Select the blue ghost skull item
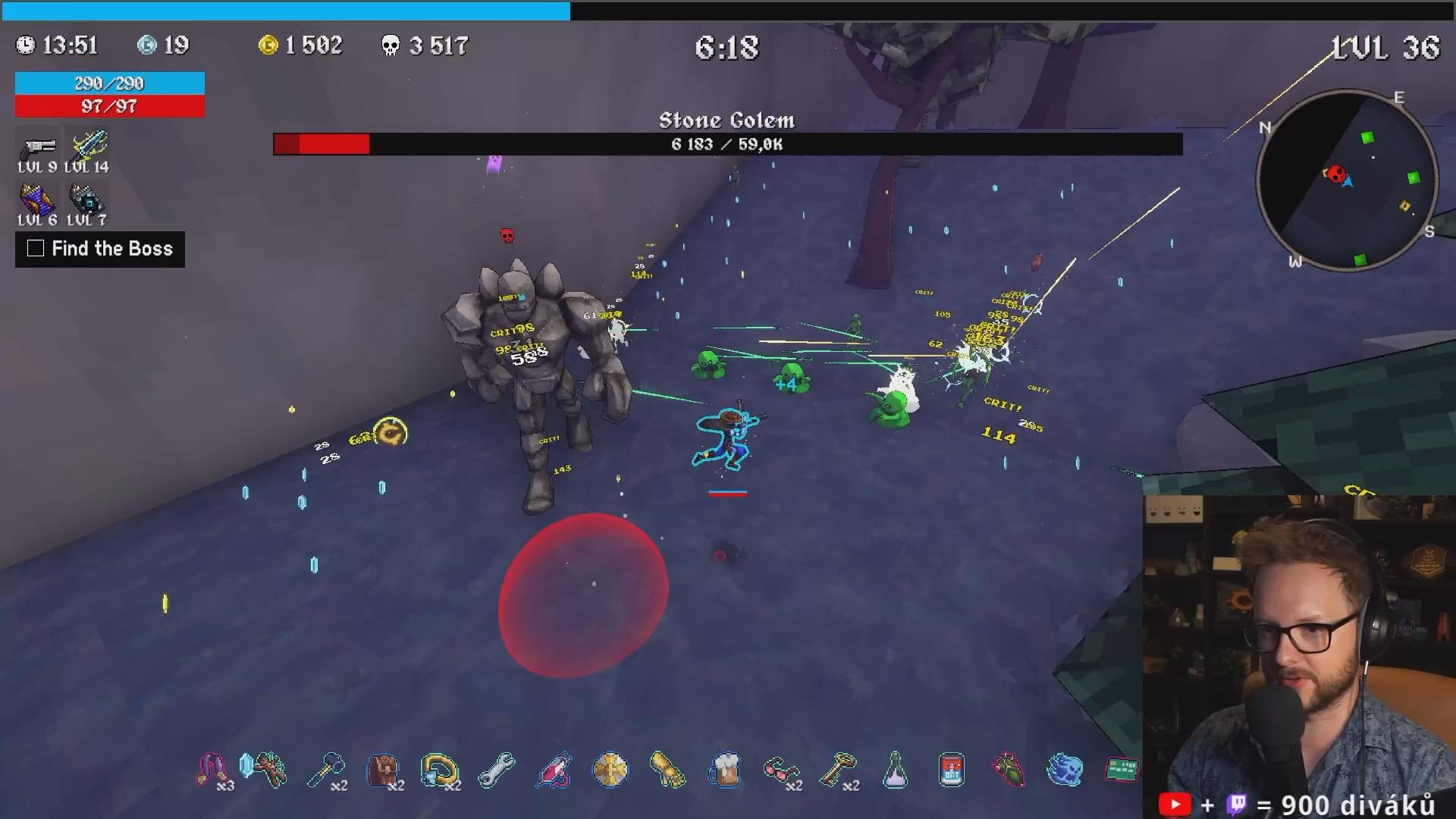Screen dimensions: 1456x819 point(1065,770)
